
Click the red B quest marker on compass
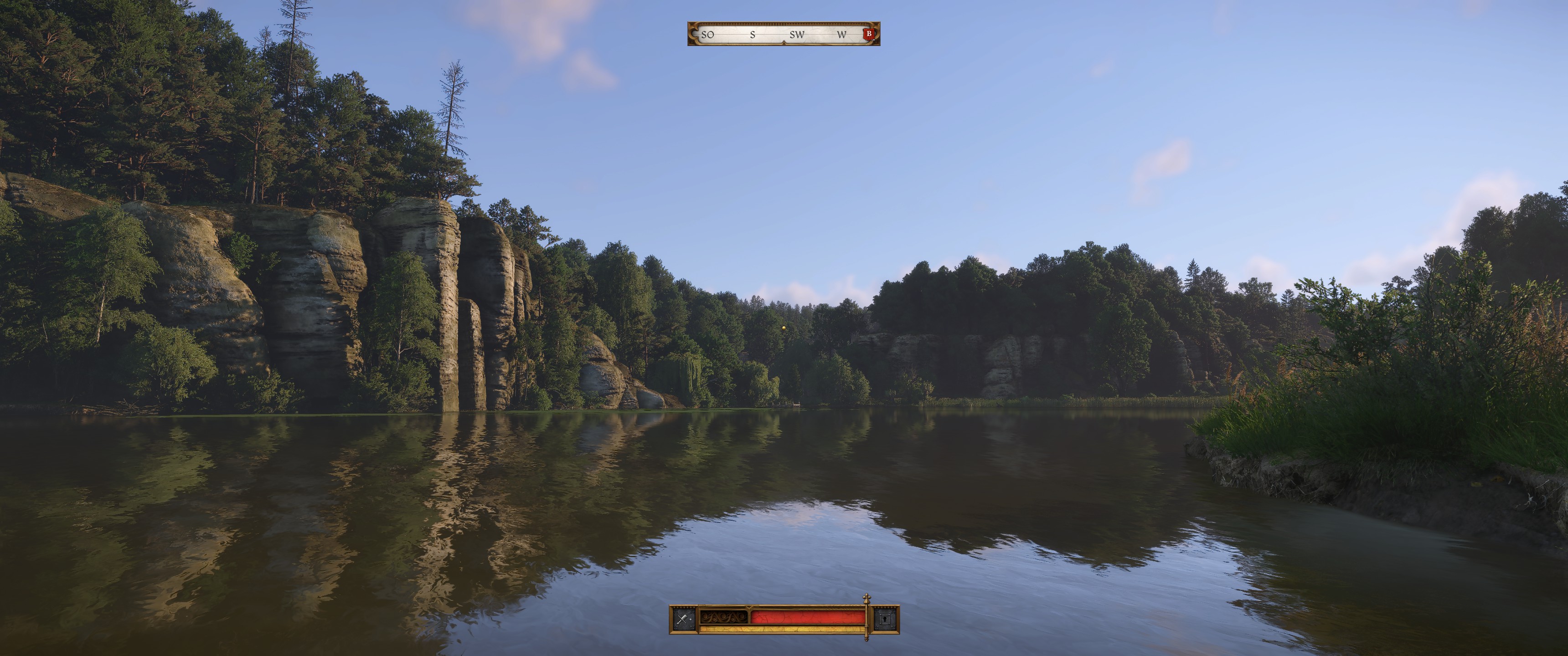pos(869,34)
